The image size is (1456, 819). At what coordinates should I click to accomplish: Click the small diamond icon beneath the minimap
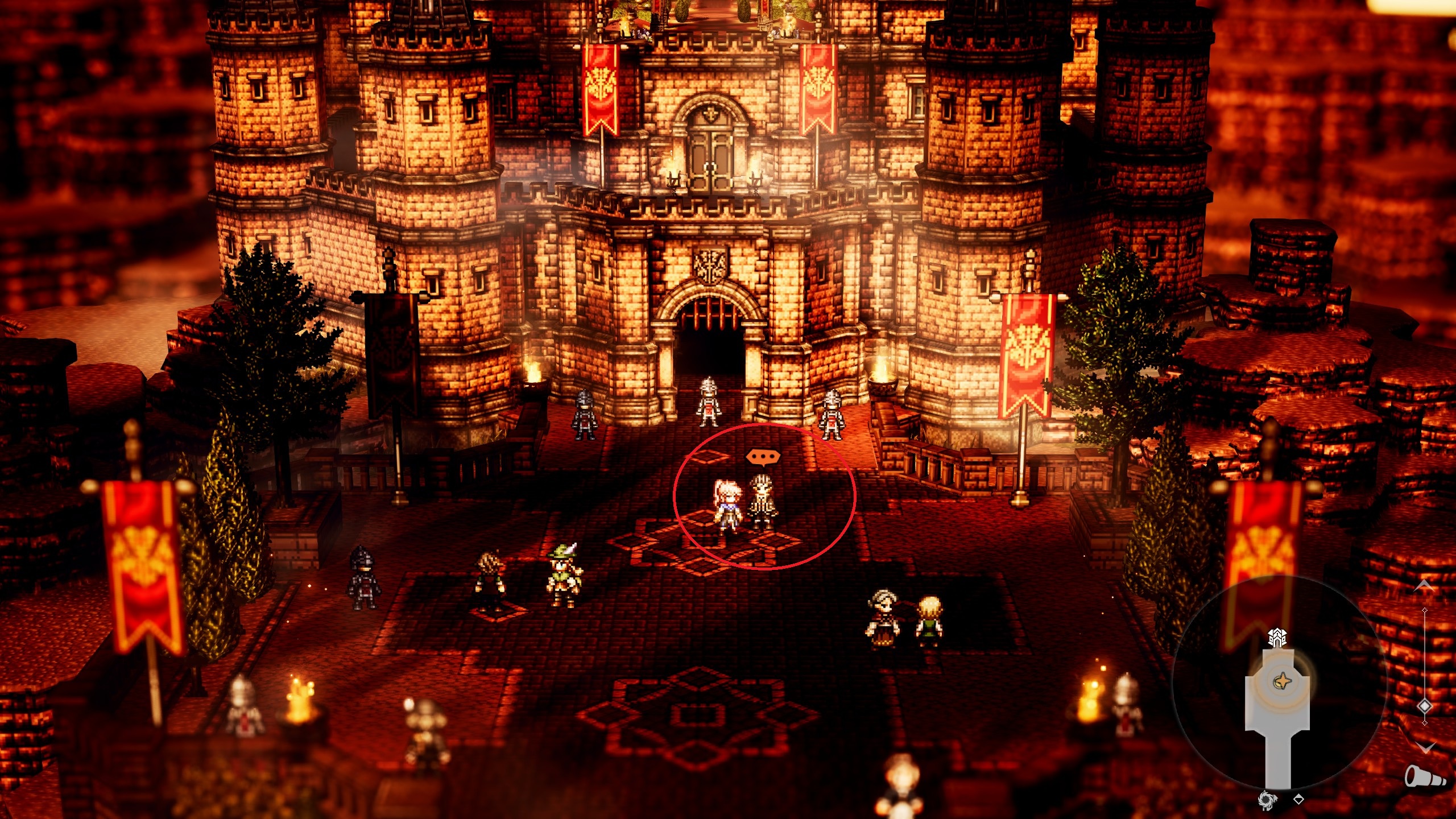[x=1298, y=800]
